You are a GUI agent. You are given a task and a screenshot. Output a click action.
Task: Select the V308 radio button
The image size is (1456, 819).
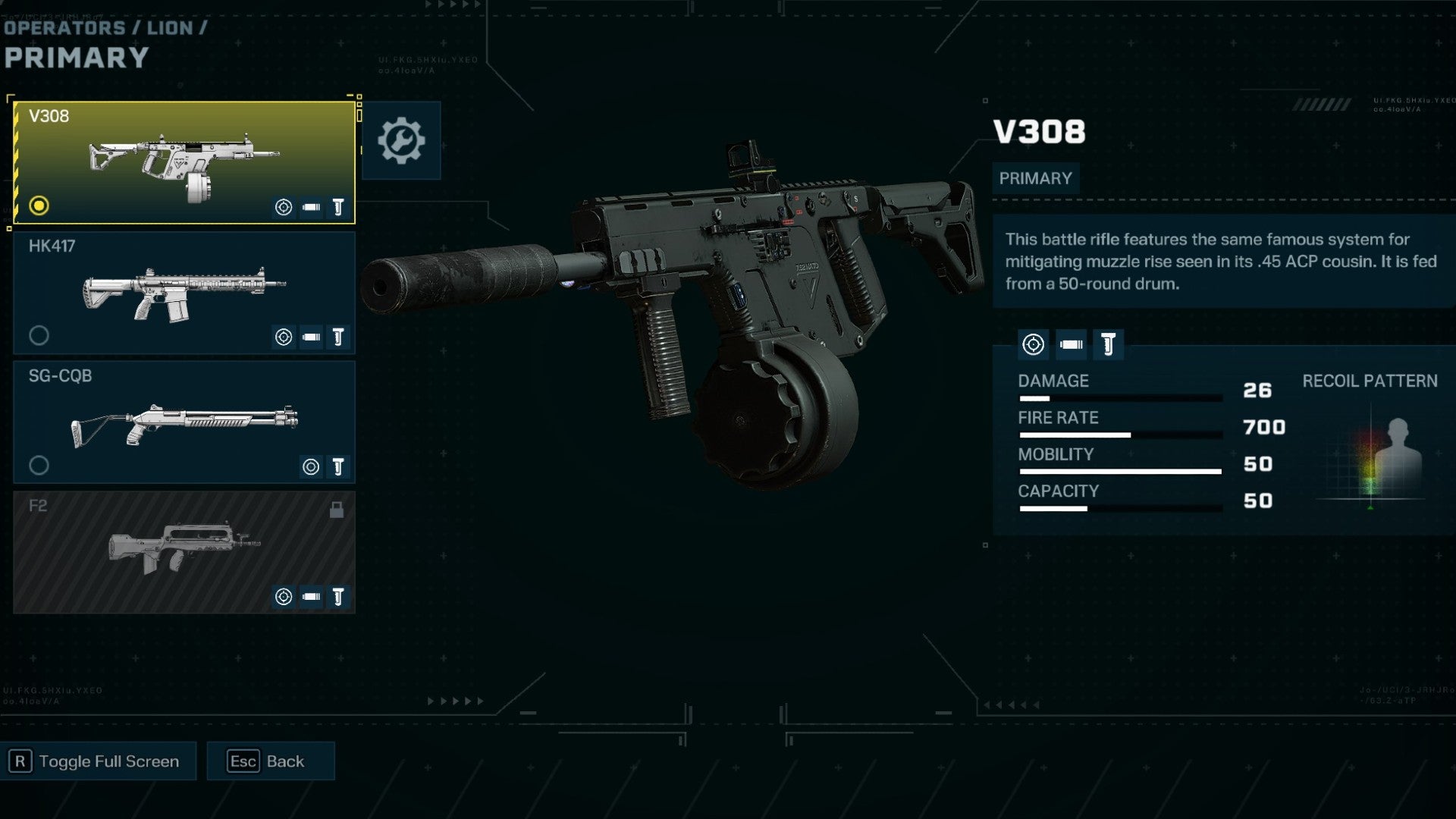(37, 206)
